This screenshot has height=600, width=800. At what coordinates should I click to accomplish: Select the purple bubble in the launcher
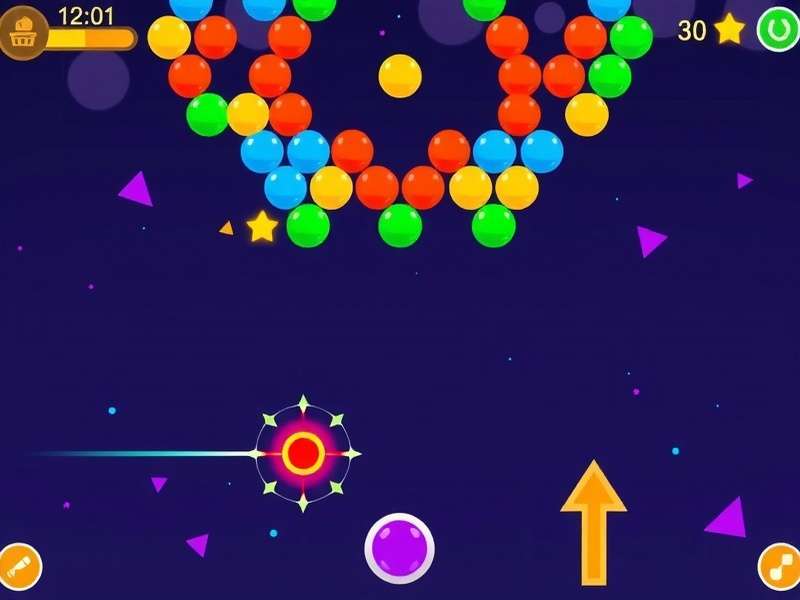pyautogui.click(x=399, y=547)
